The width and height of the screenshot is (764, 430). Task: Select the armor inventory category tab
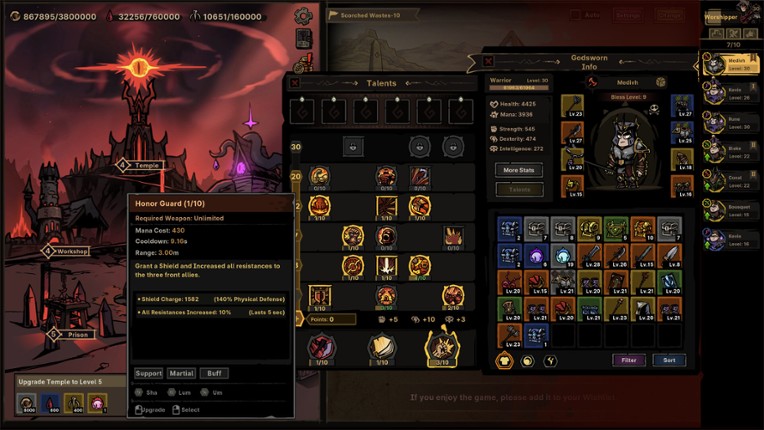coord(506,360)
